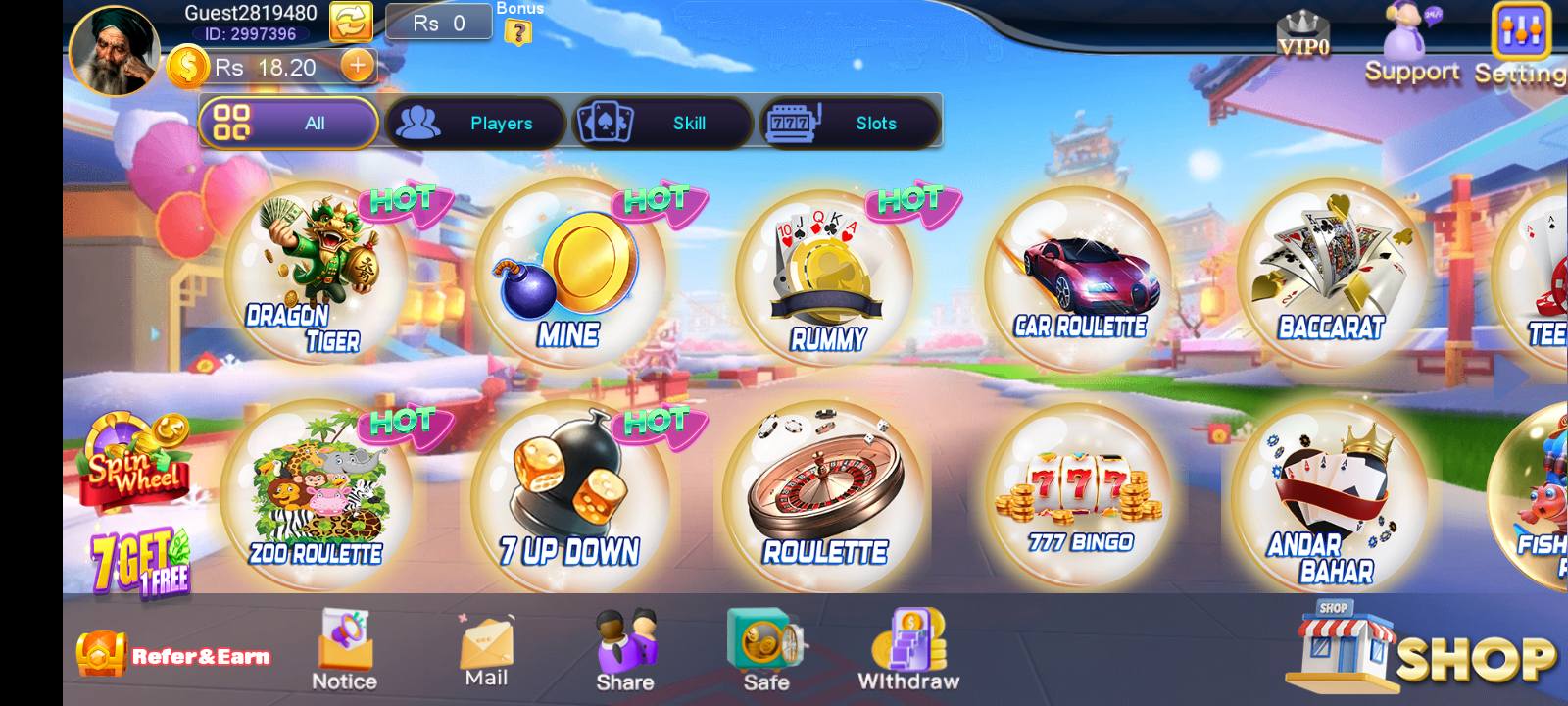
Task: Contact Support
Action: 1408,44
